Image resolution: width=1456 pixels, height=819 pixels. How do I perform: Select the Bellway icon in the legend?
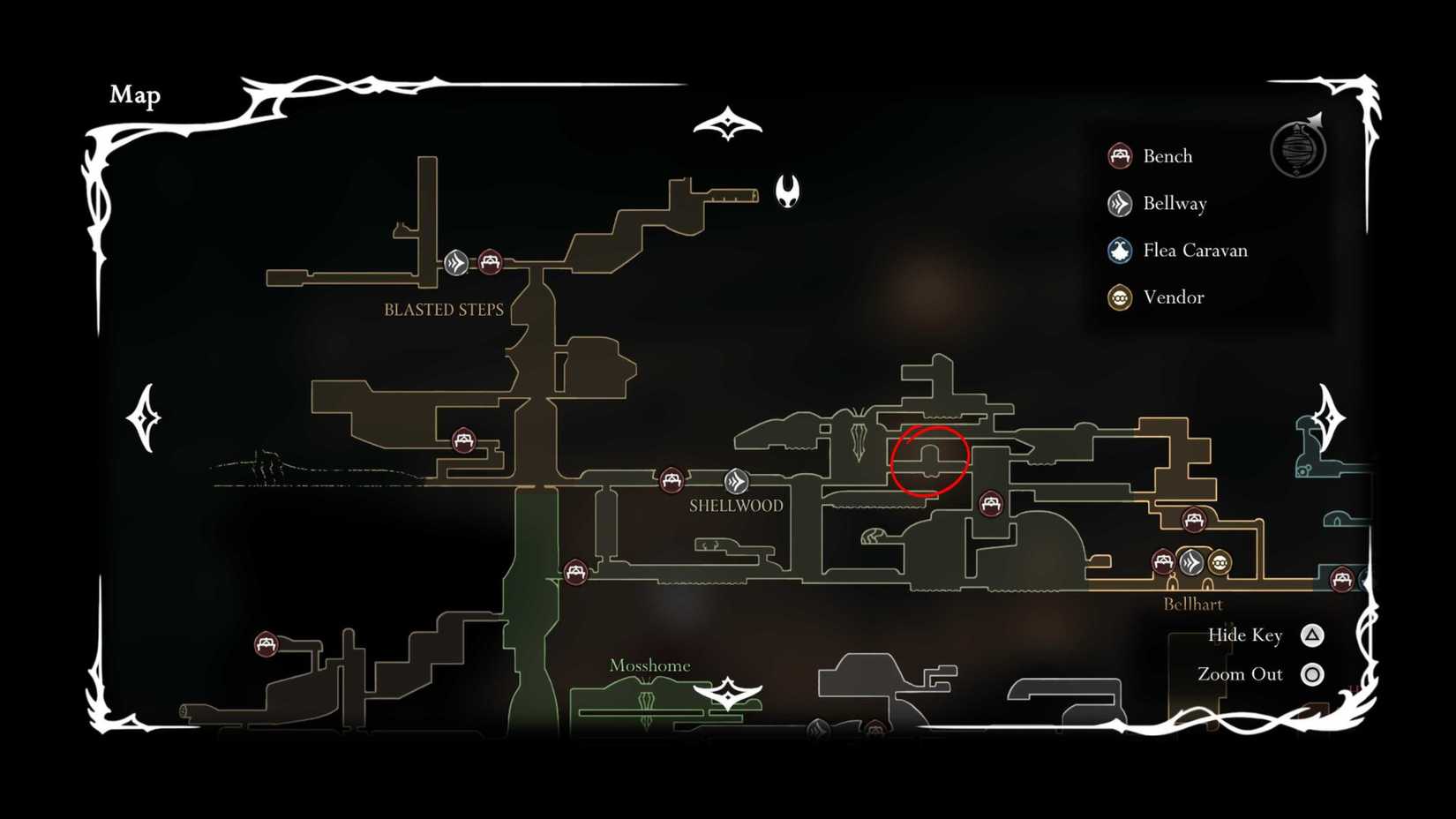tap(1120, 203)
